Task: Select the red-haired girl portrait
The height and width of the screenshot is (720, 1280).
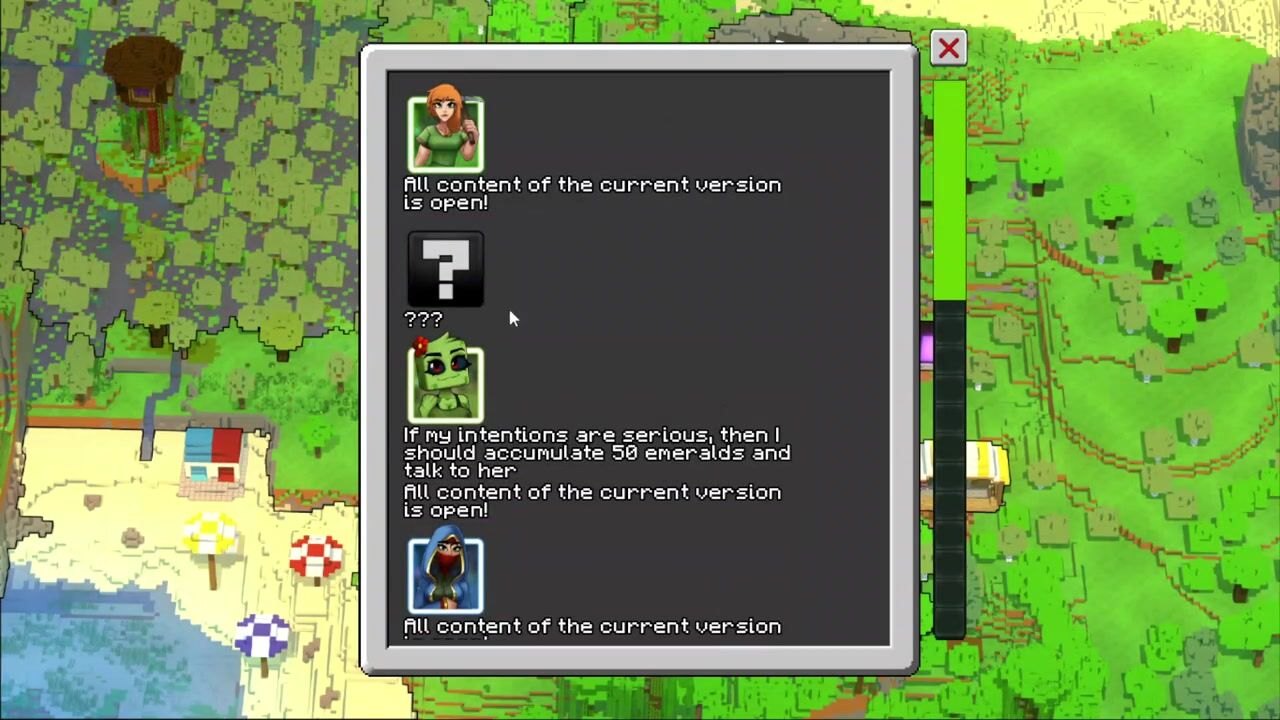Action: pos(446,134)
